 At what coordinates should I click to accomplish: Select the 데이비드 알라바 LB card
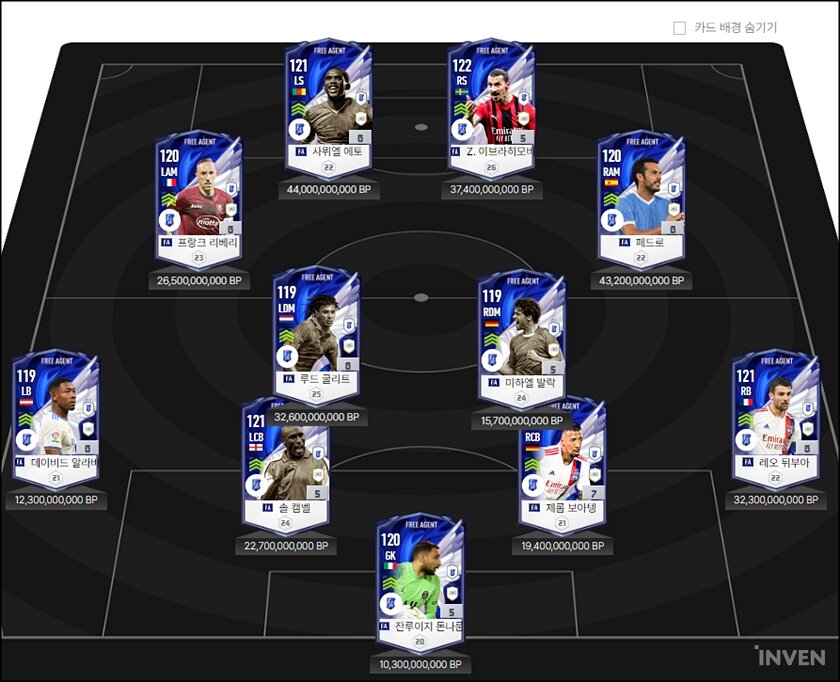tap(56, 414)
